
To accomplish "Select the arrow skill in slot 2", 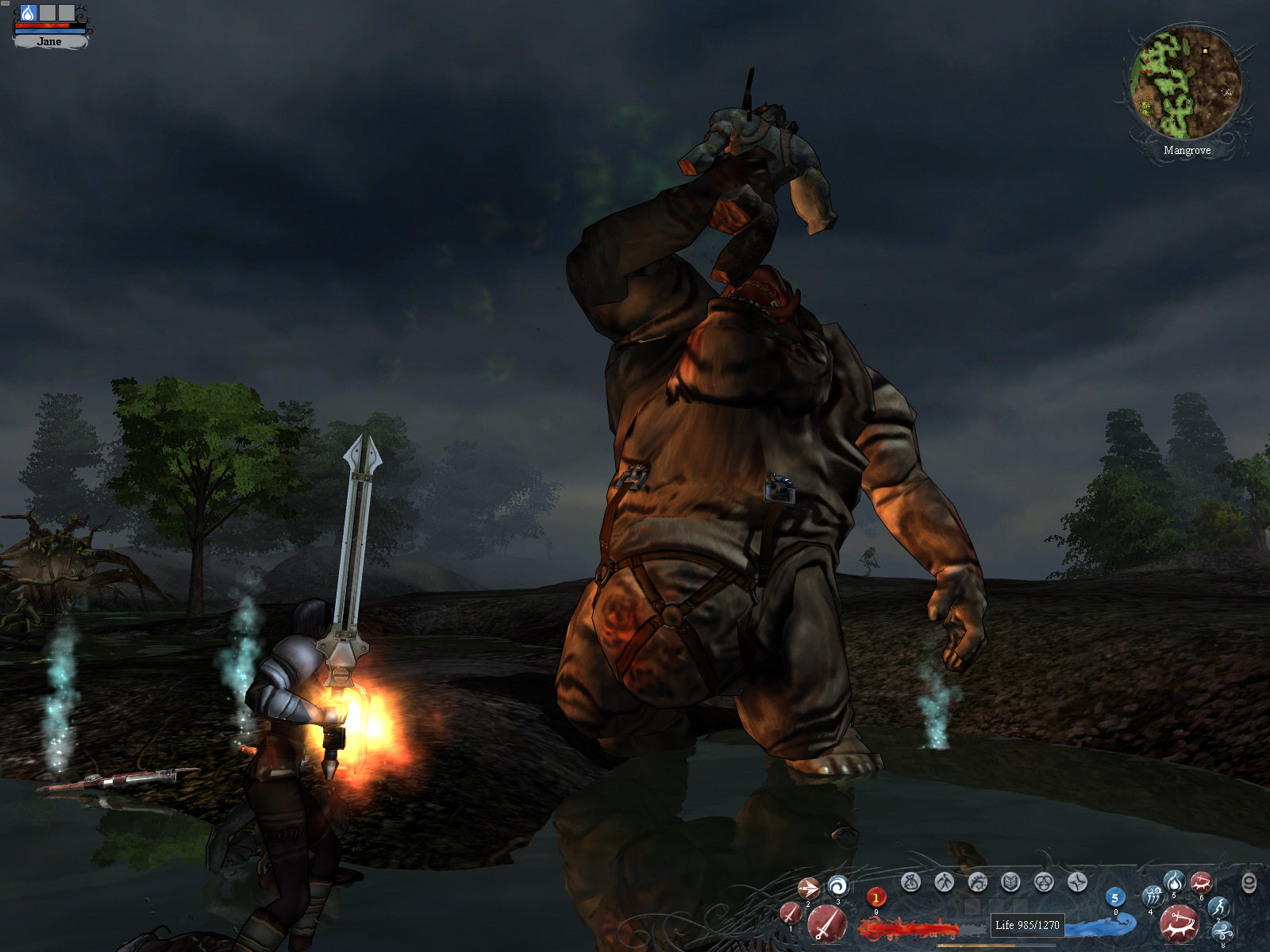I will (808, 888).
